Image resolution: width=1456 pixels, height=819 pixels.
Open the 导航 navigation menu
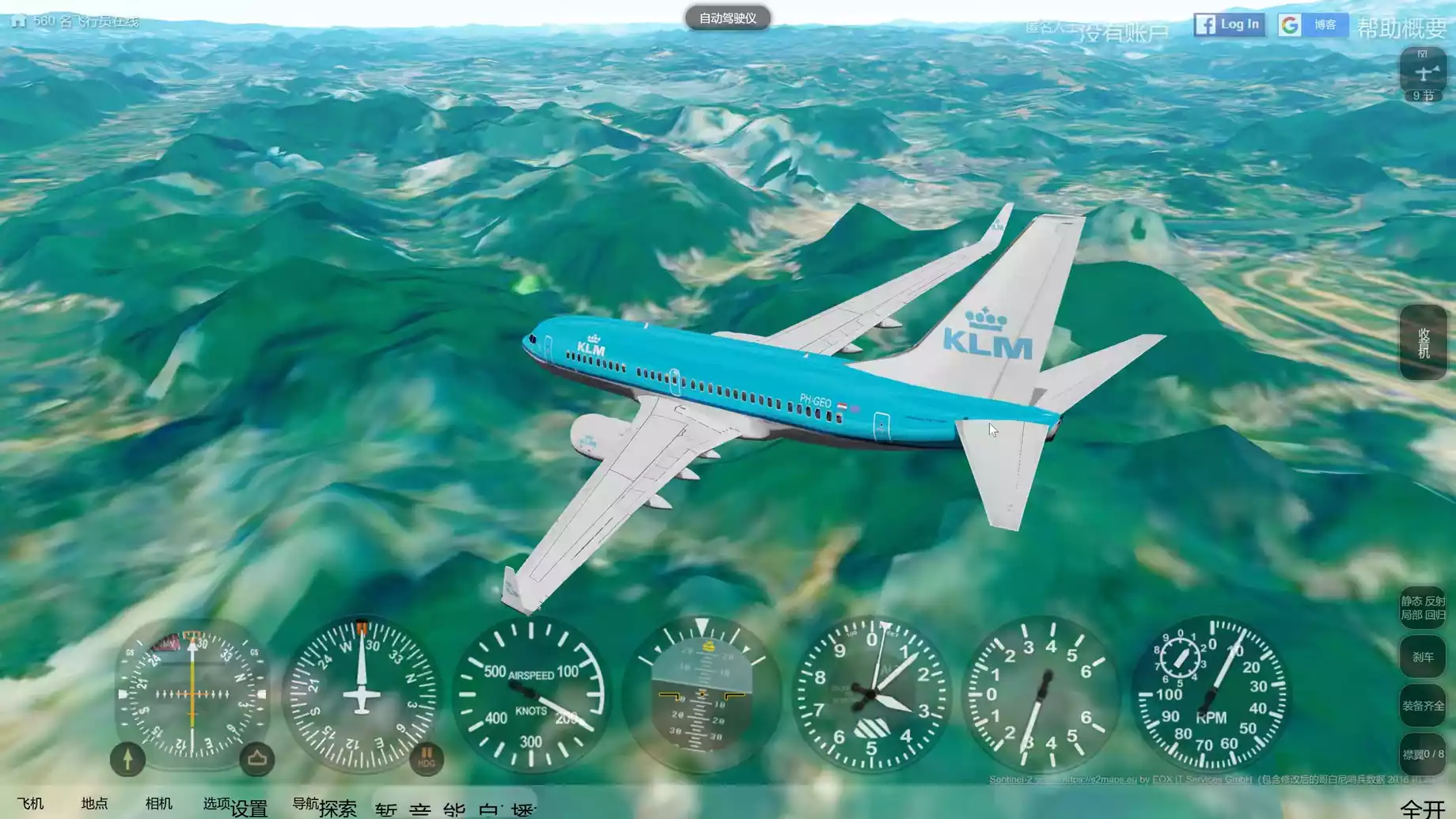tap(305, 804)
